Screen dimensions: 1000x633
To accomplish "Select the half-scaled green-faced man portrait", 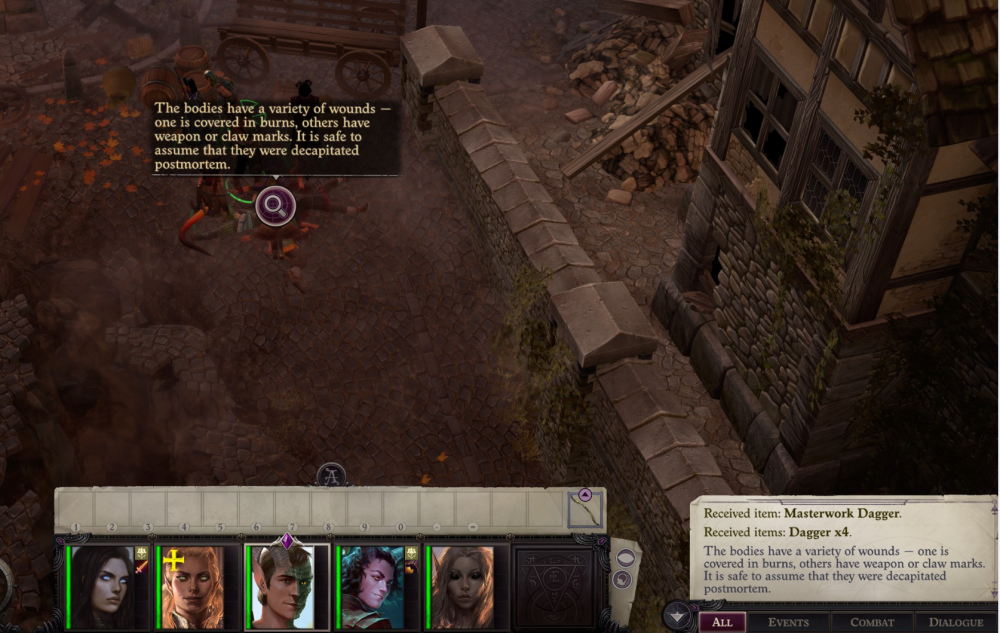I will [x=286, y=587].
